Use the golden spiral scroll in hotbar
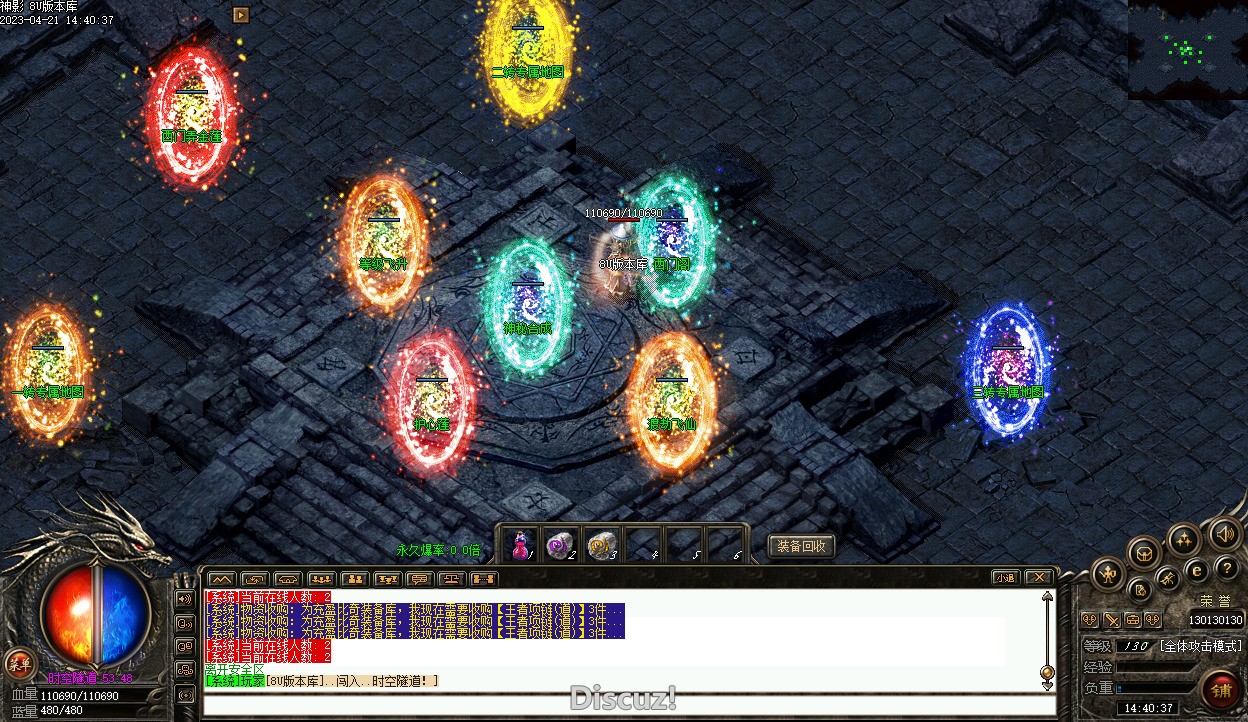Screen dimensions: 1248x722 pyautogui.click(x=600, y=544)
